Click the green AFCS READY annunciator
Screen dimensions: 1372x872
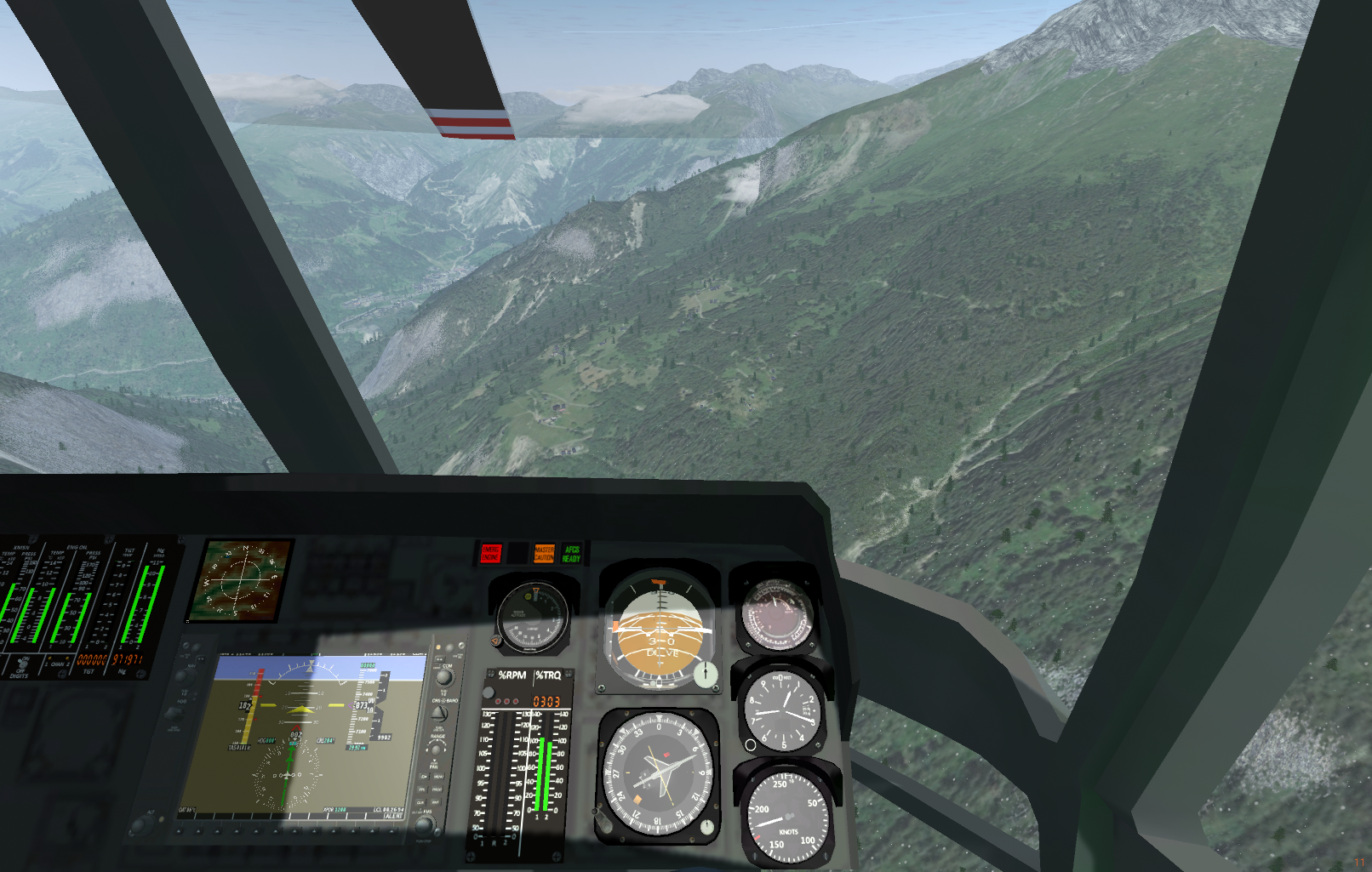pyautogui.click(x=571, y=554)
